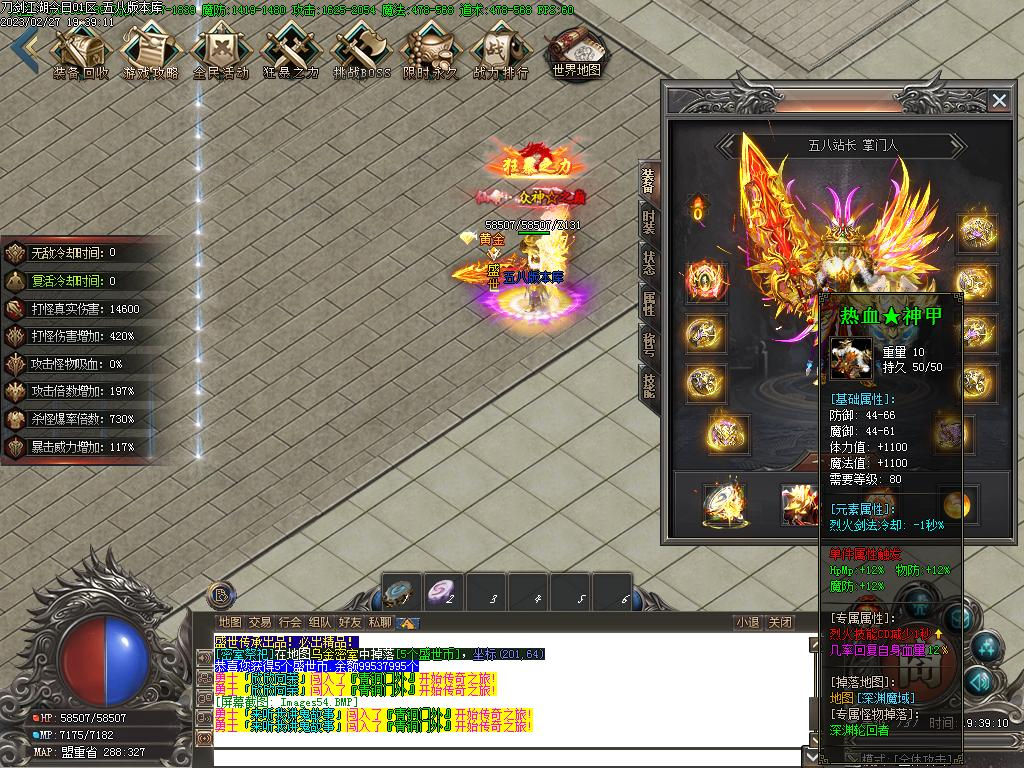Use the purple swirl item in hotbar slot 2
The height and width of the screenshot is (768, 1024).
(444, 592)
